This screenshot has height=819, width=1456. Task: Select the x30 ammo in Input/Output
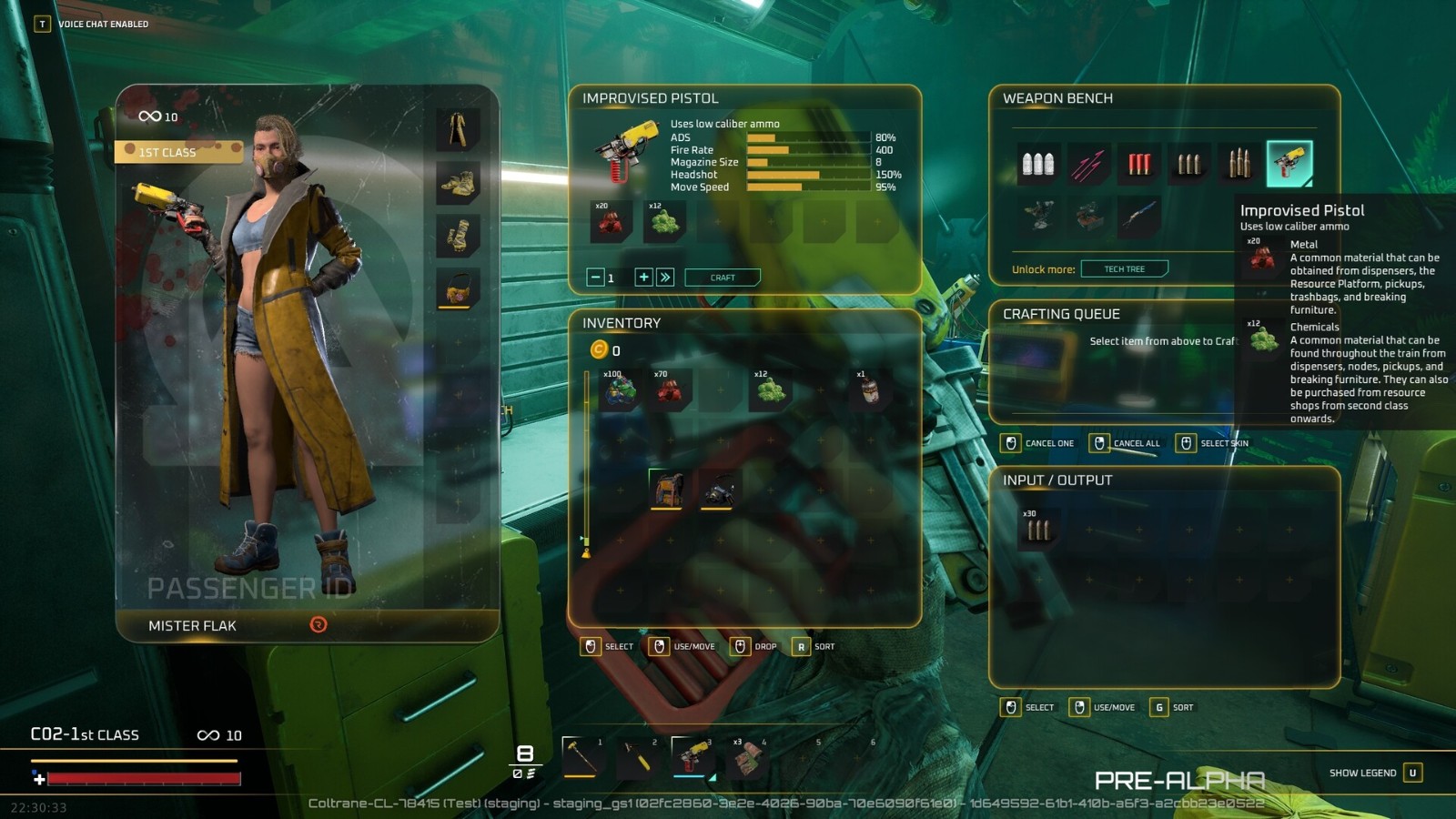pyautogui.click(x=1038, y=529)
